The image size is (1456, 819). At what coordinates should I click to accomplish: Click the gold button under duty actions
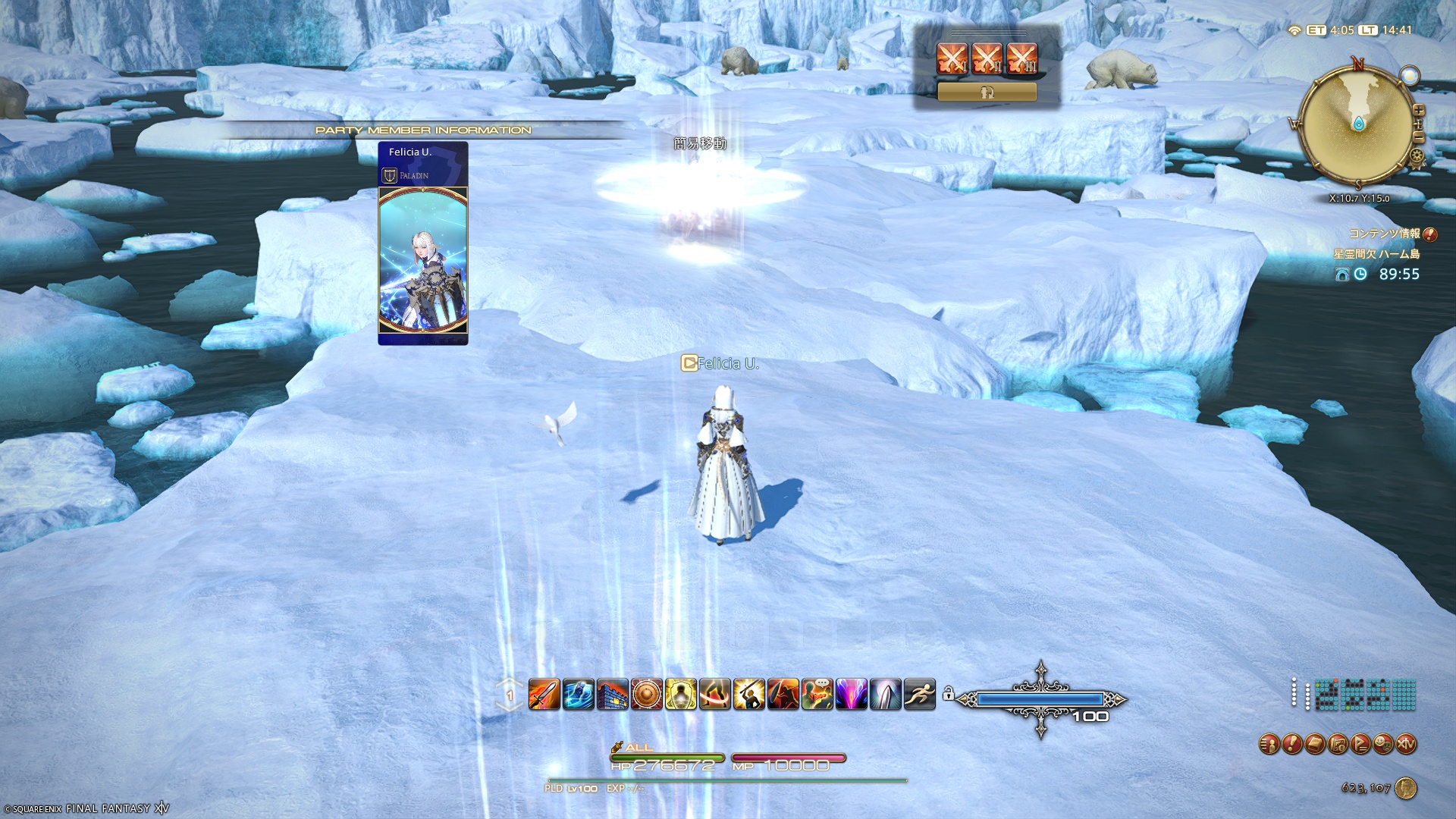click(987, 92)
